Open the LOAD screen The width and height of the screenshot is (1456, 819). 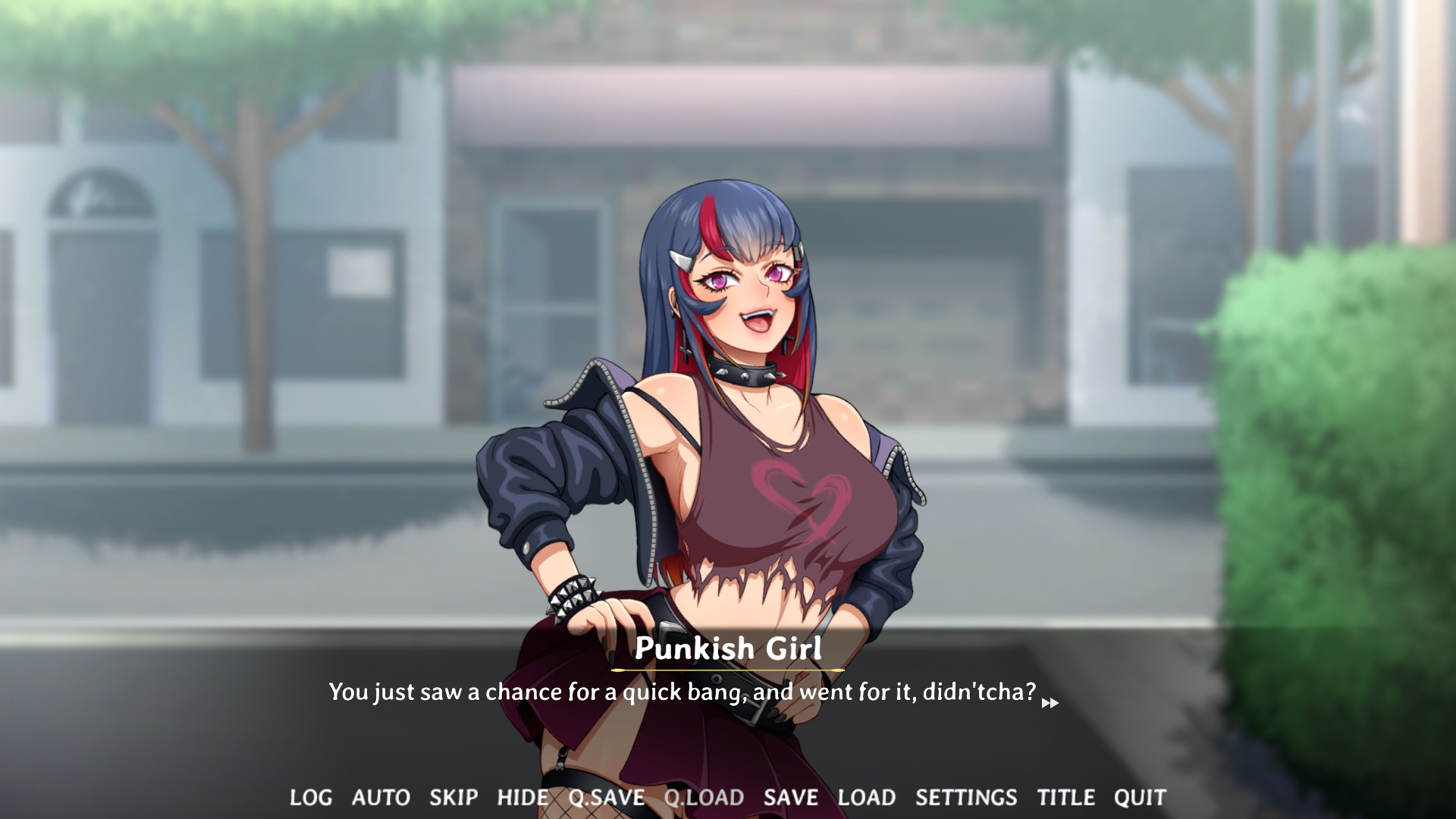point(868,797)
